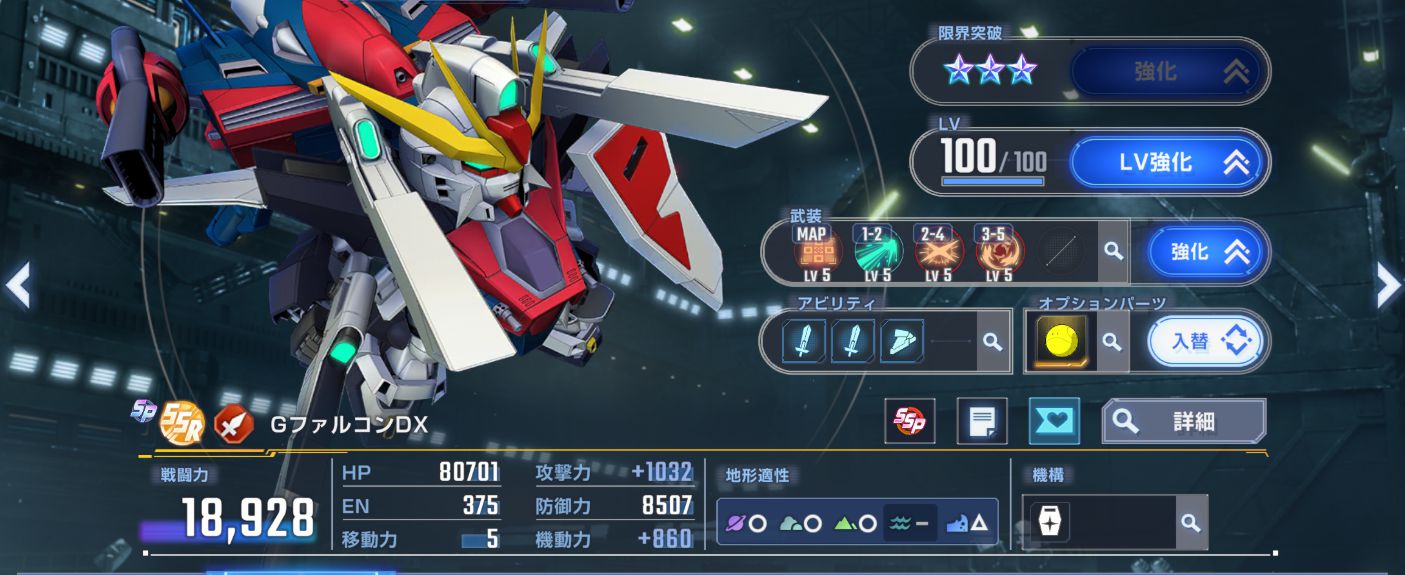Inspect abilities with the アビリティ magnifier
The width and height of the screenshot is (1405, 575).
pos(992,342)
